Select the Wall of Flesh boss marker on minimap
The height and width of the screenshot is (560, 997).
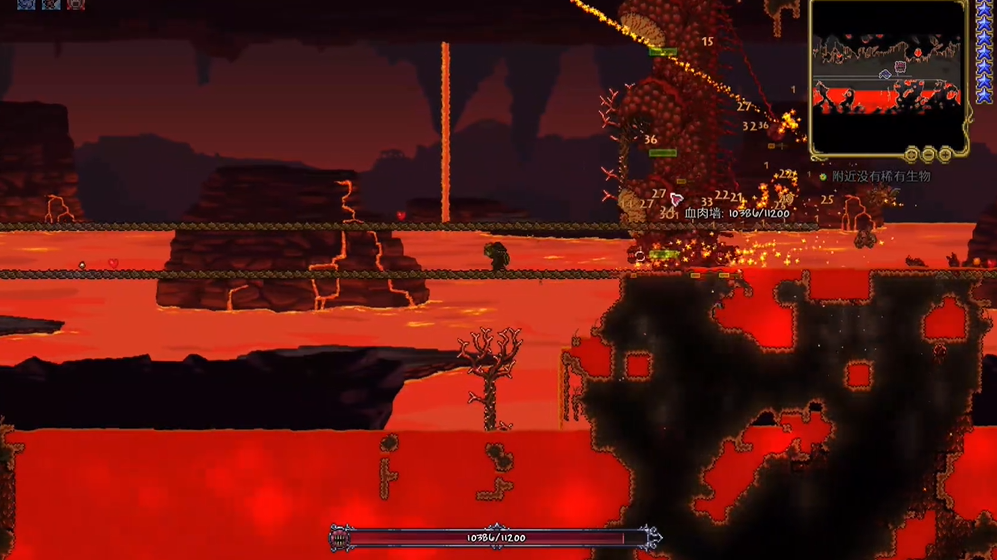(900, 66)
